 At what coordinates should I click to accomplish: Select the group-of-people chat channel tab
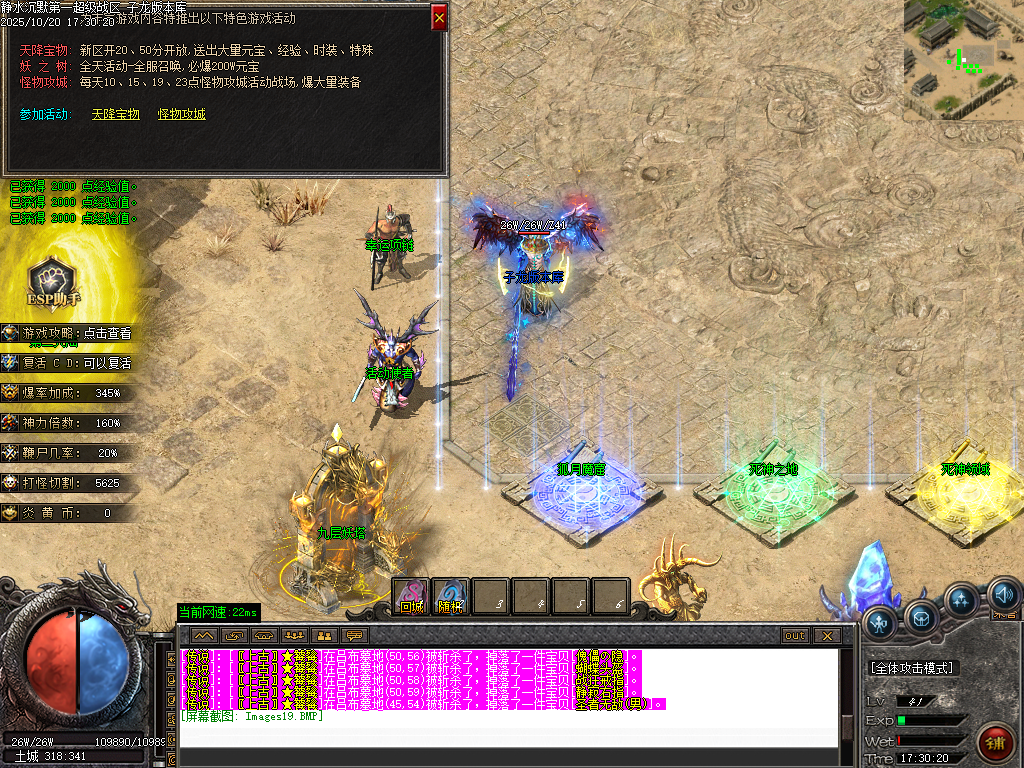[x=294, y=635]
